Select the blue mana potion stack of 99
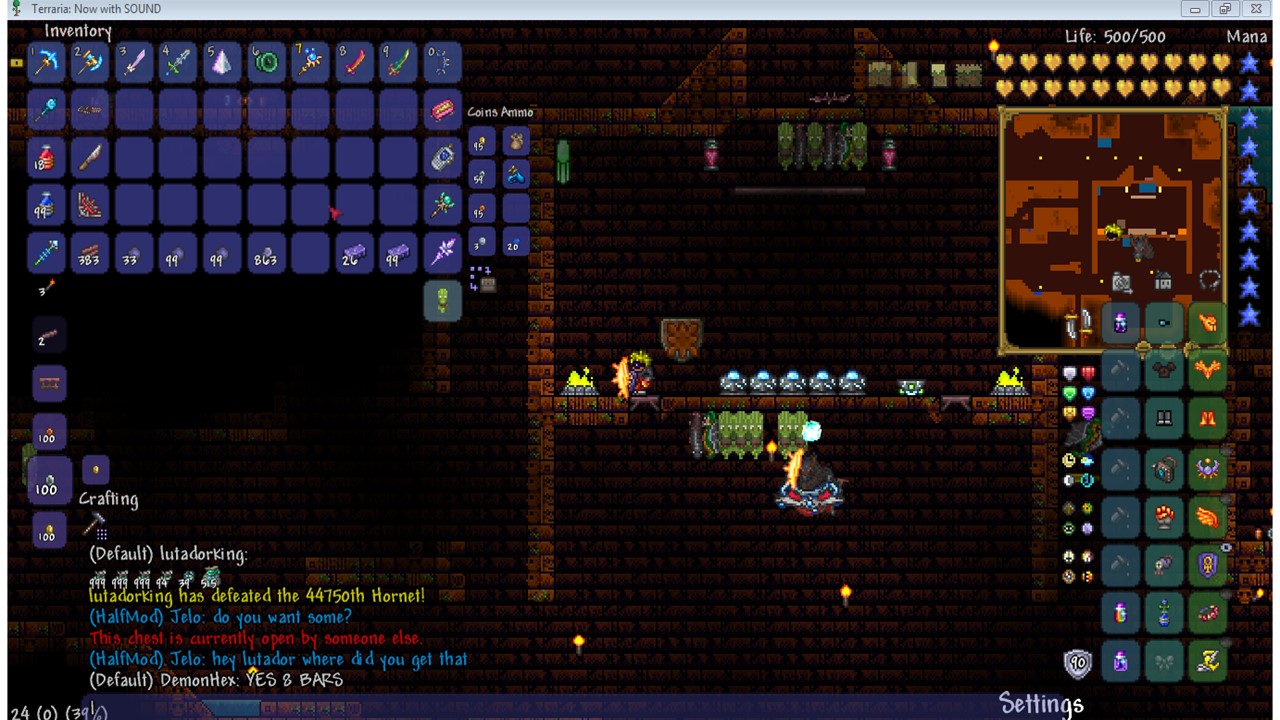 [x=46, y=206]
